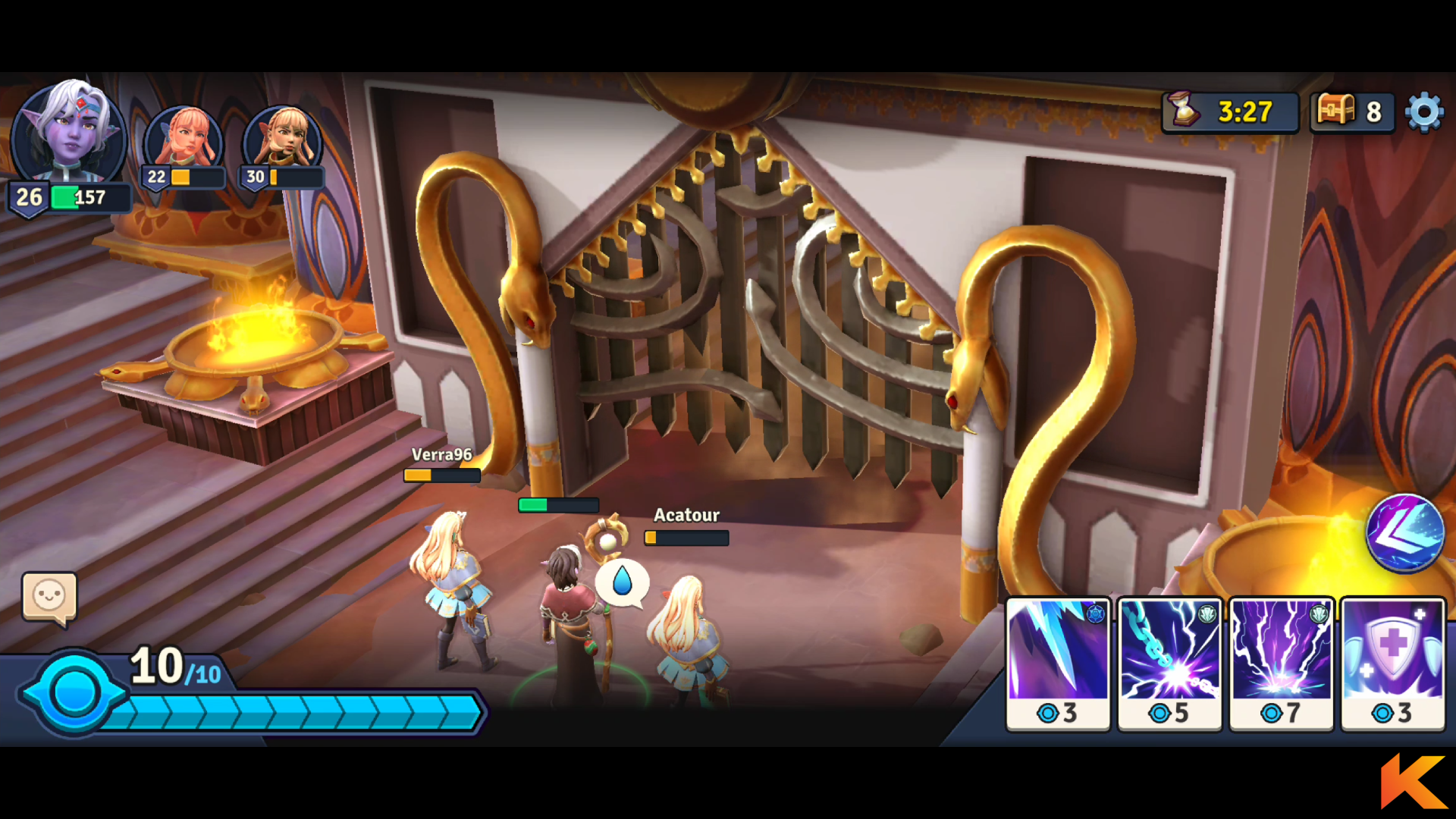Play the lightning storm card costing 7

point(1281,664)
